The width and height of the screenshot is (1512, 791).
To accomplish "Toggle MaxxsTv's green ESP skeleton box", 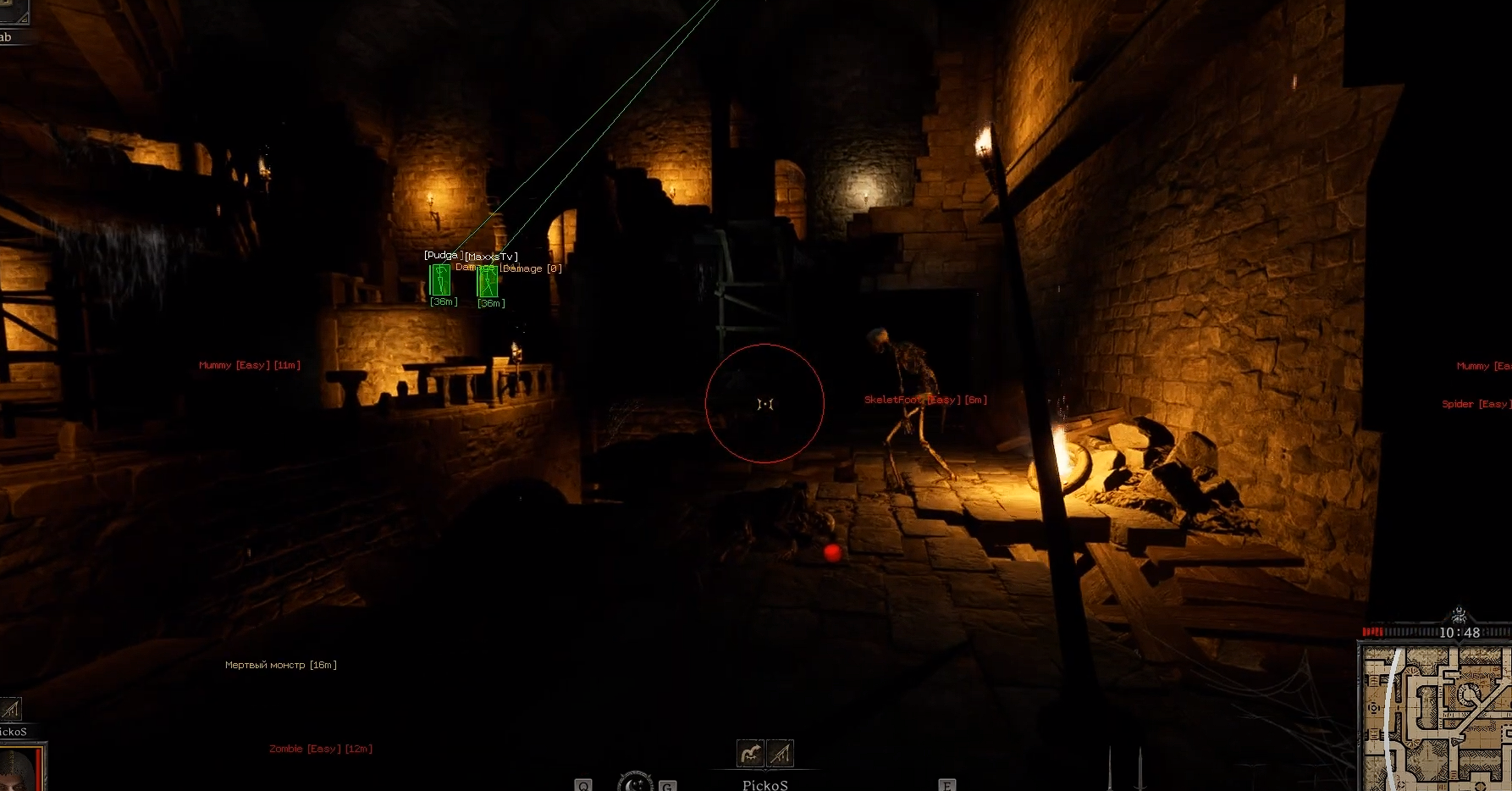I will click(488, 281).
